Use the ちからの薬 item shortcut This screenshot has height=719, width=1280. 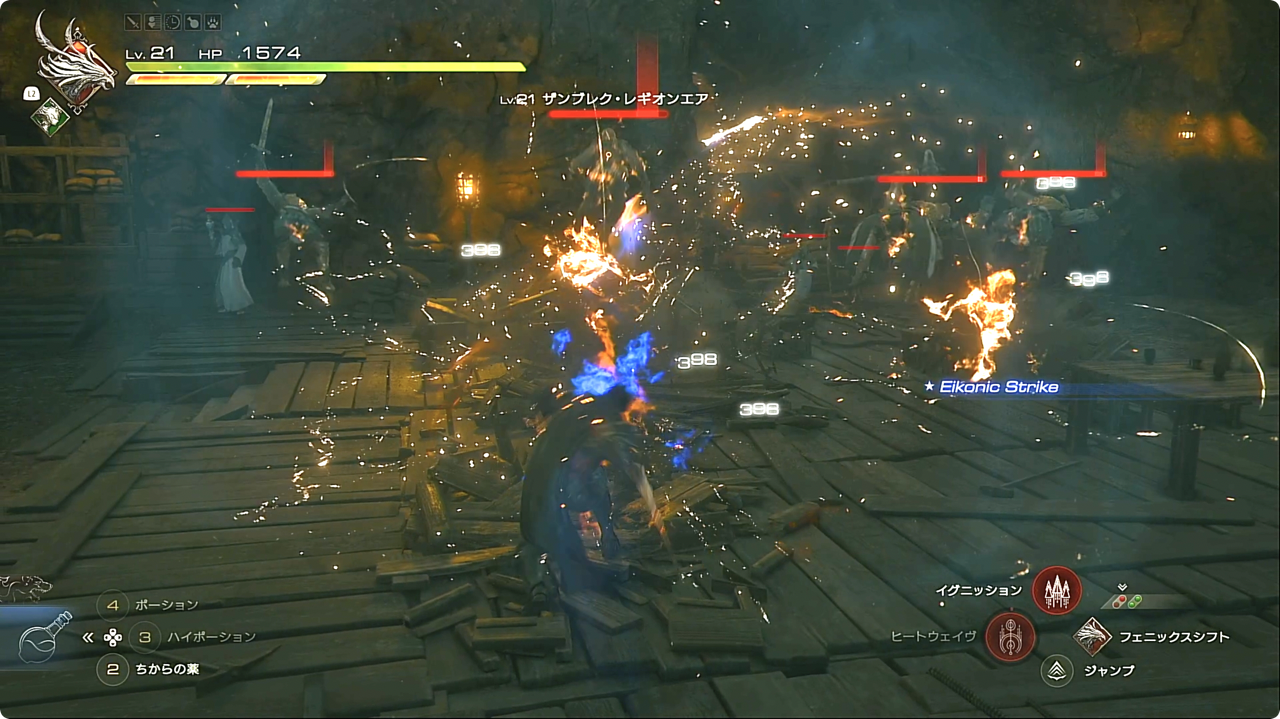tap(113, 668)
